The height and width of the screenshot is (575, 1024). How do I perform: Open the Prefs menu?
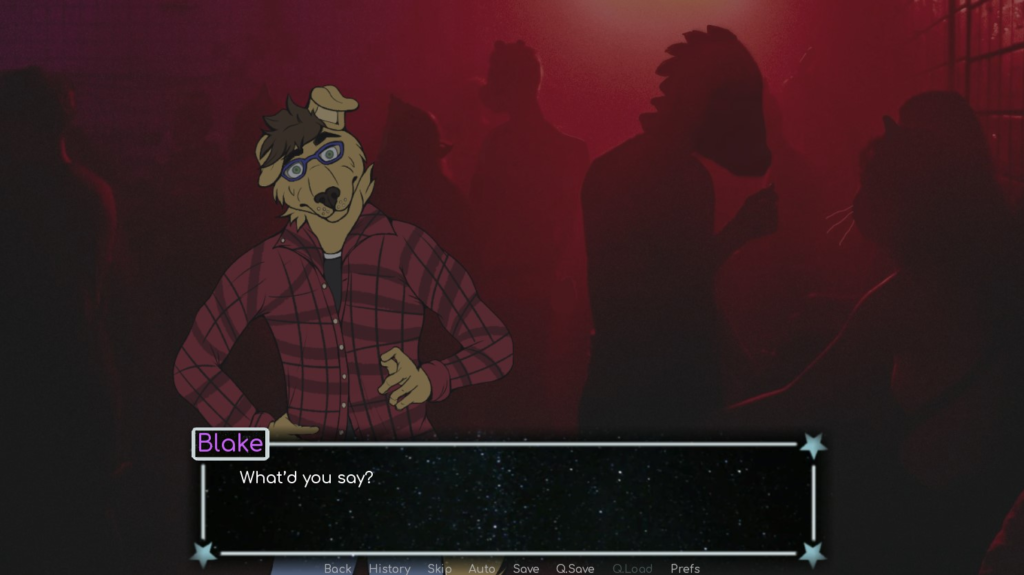click(x=685, y=568)
